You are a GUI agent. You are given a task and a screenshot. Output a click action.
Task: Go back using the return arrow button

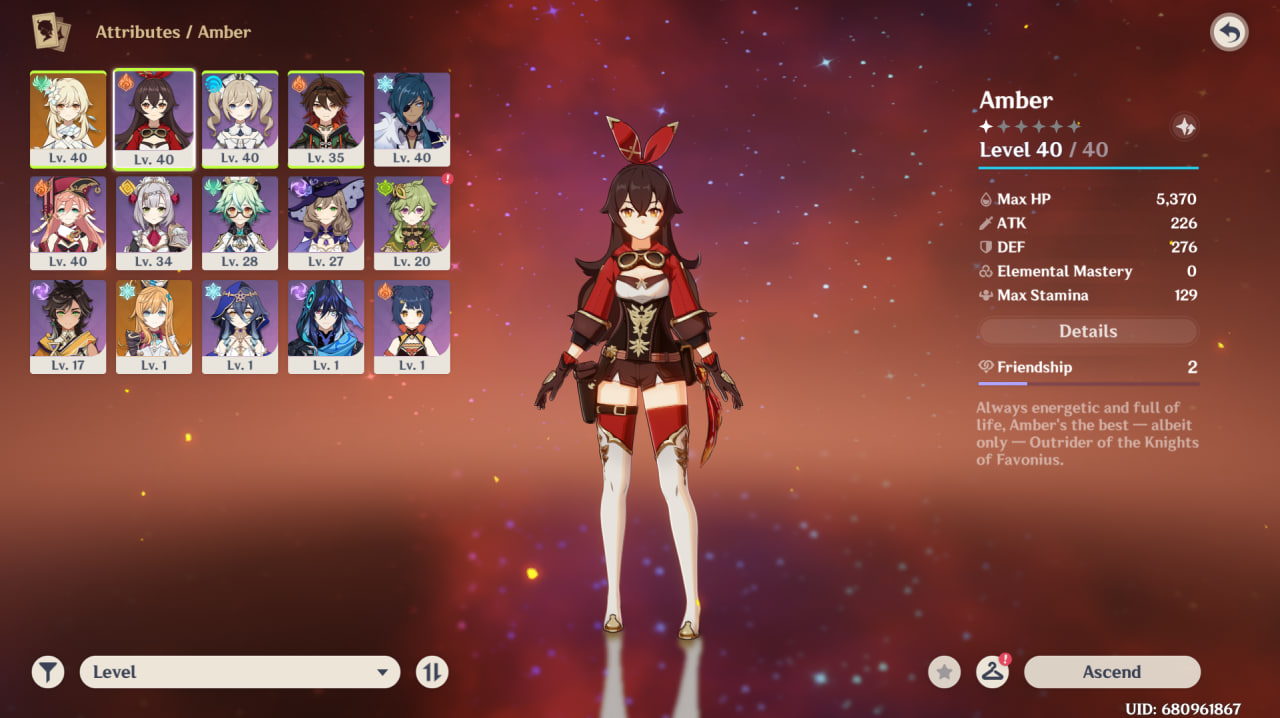(1229, 33)
